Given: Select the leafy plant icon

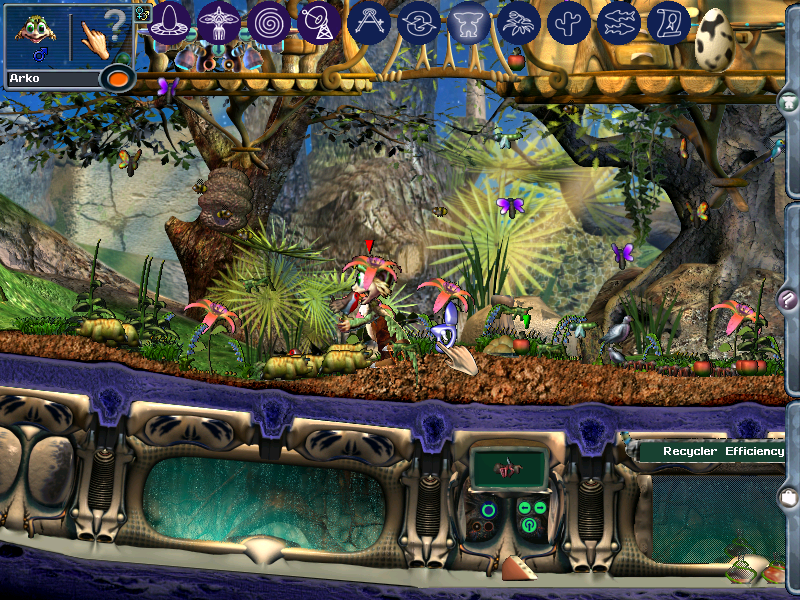Looking at the screenshot, I should point(519,22).
